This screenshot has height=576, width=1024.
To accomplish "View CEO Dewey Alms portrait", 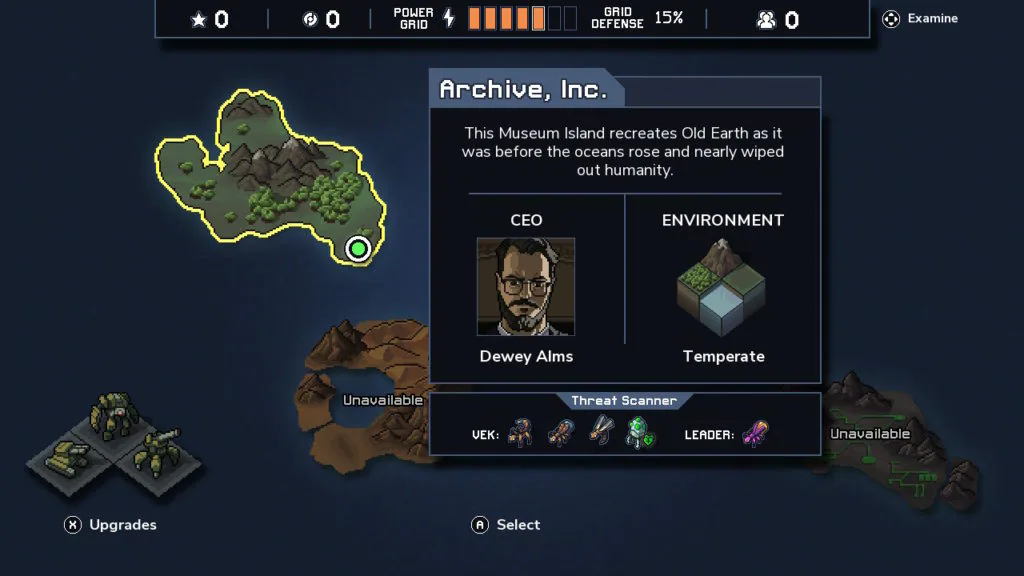I will [x=526, y=287].
